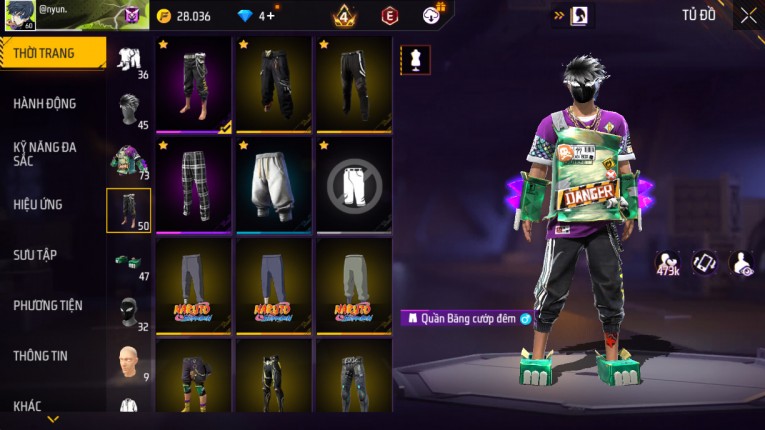Open the PHƯƠNG TIỆN tab
Screen dimensions: 765x430
click(48, 306)
